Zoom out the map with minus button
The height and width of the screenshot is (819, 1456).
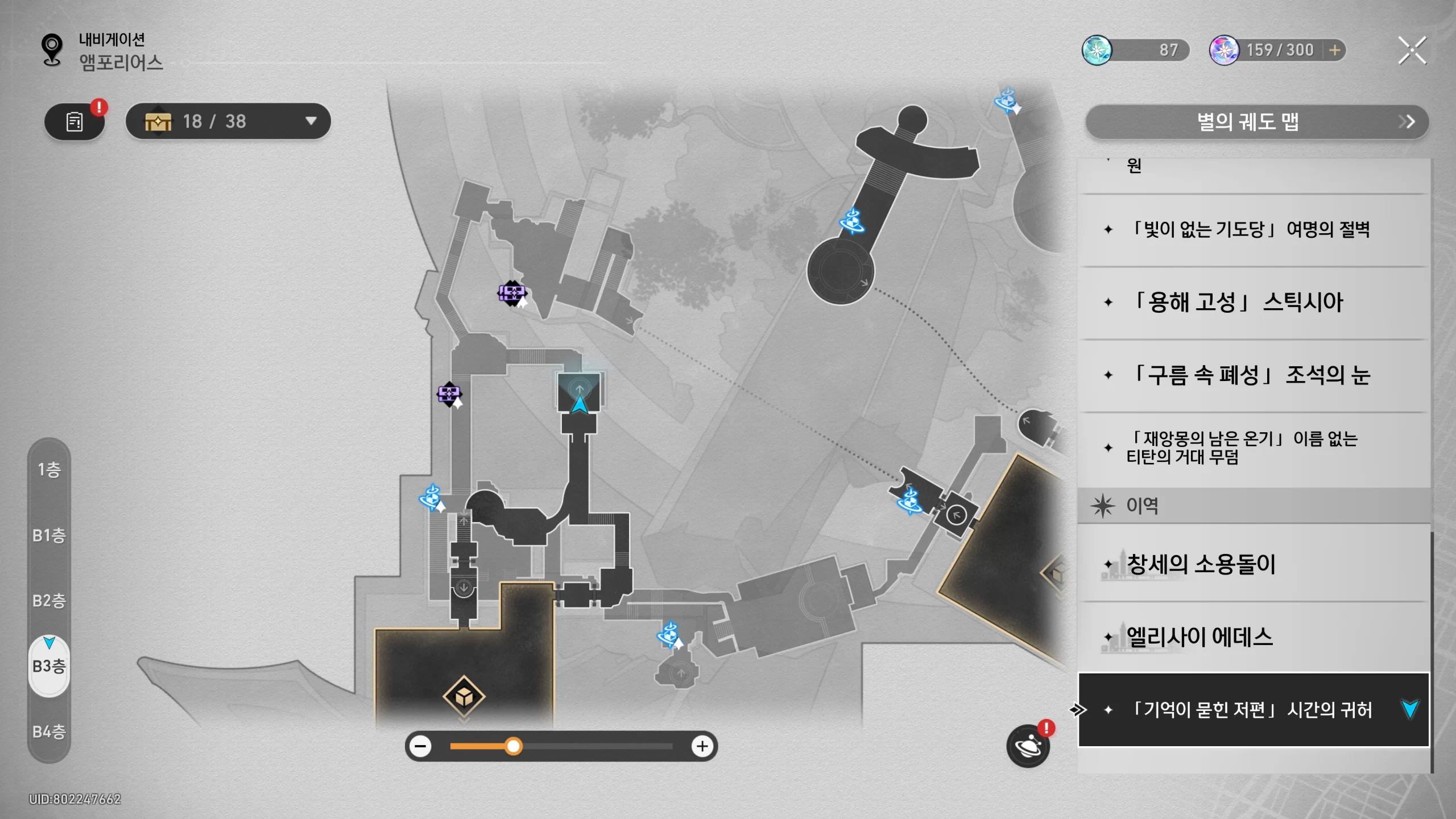pos(421,746)
